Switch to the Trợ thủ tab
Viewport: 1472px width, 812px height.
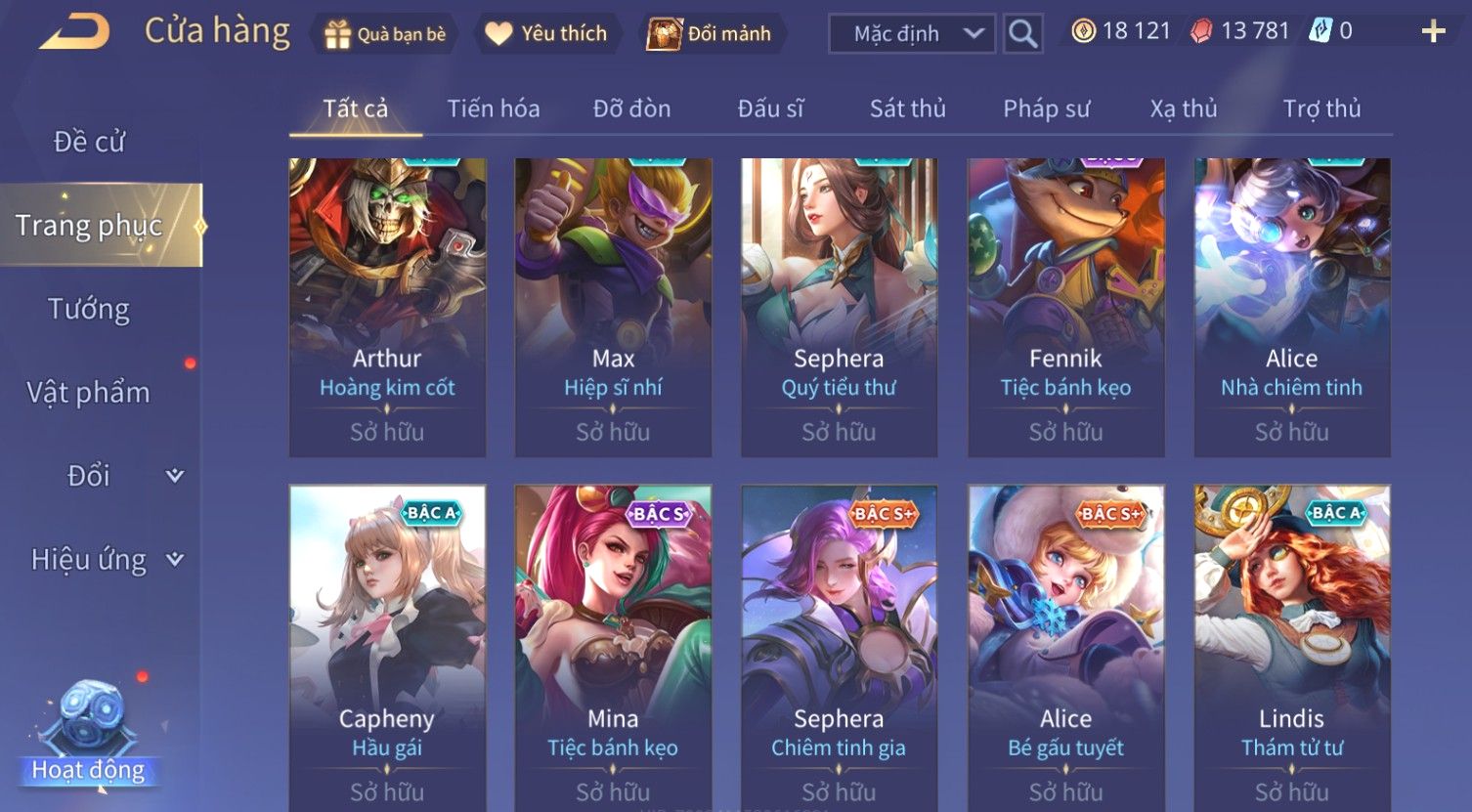coord(1321,108)
